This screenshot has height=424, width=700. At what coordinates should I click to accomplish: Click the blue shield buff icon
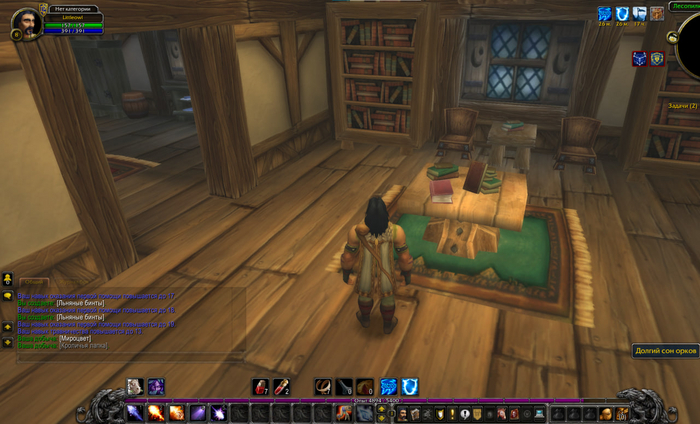[x=620, y=14]
